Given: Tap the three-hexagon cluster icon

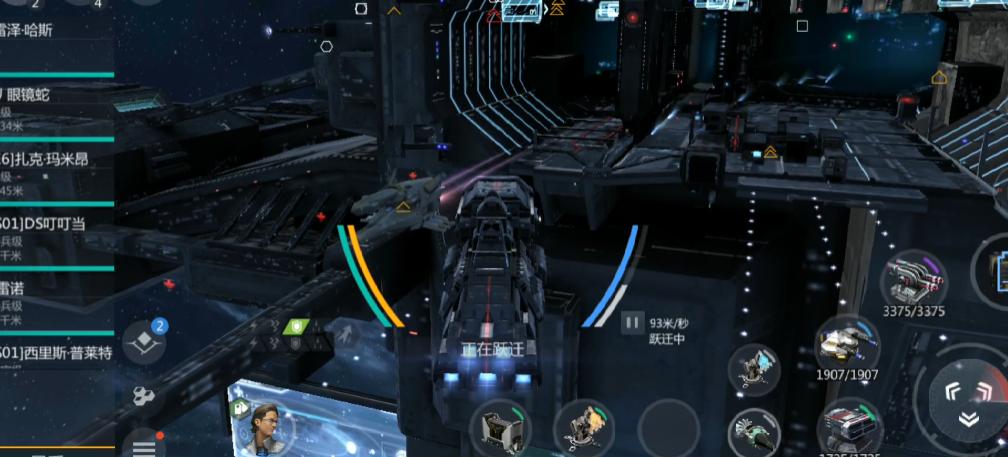Looking at the screenshot, I should tap(145, 397).
